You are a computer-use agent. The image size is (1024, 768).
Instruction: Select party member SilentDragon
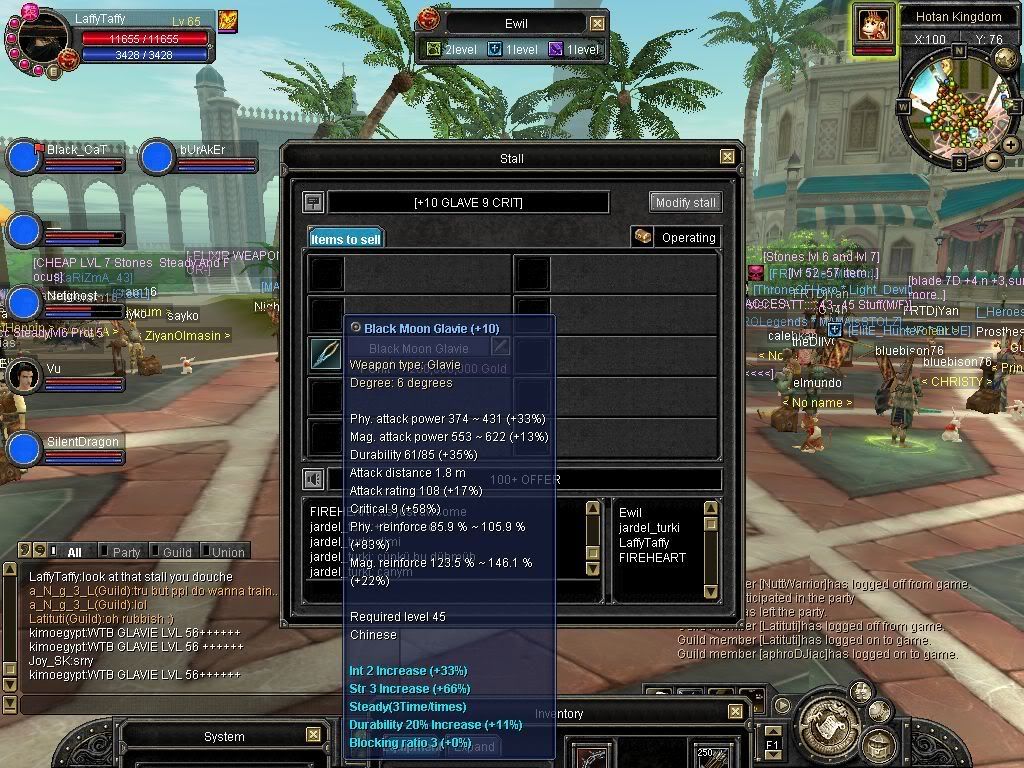pos(24,450)
